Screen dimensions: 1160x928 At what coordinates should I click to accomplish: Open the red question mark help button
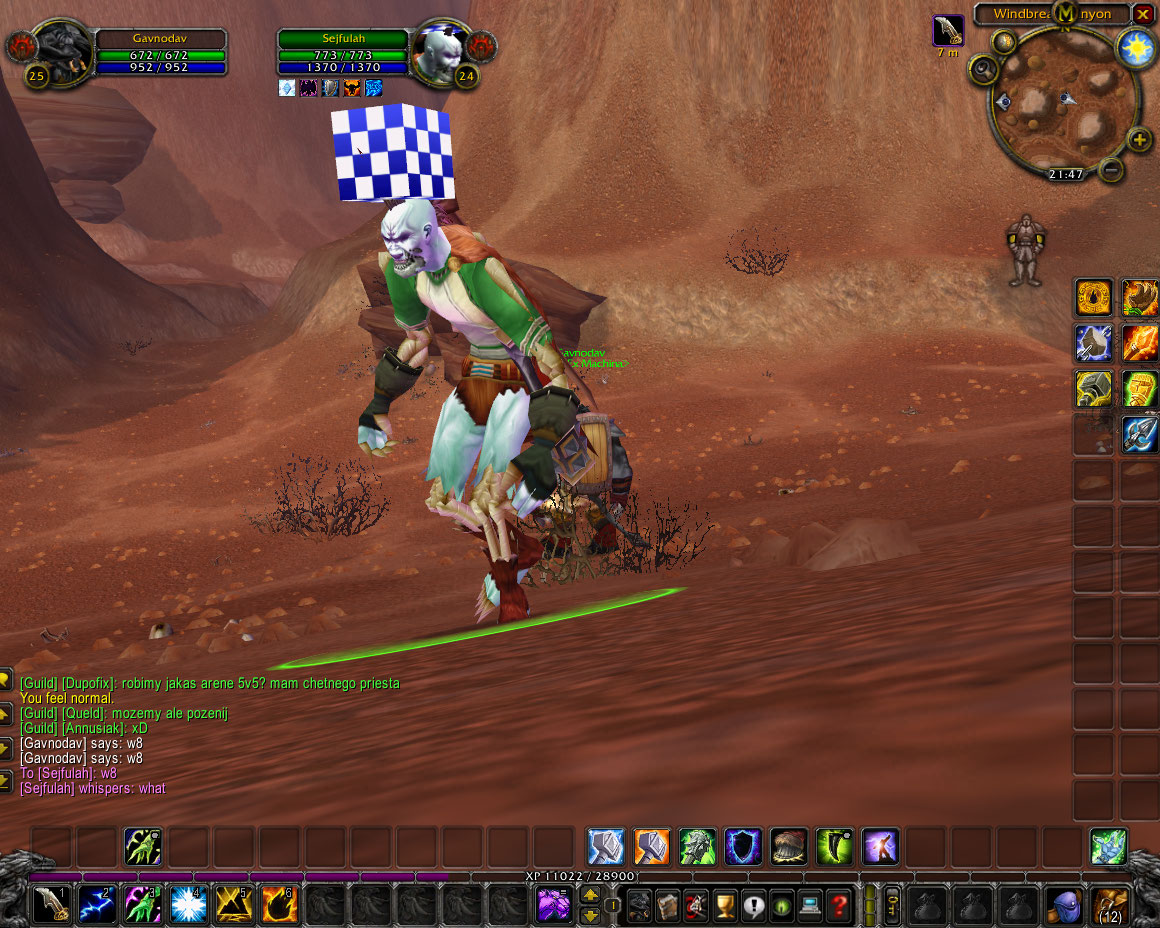pos(840,905)
